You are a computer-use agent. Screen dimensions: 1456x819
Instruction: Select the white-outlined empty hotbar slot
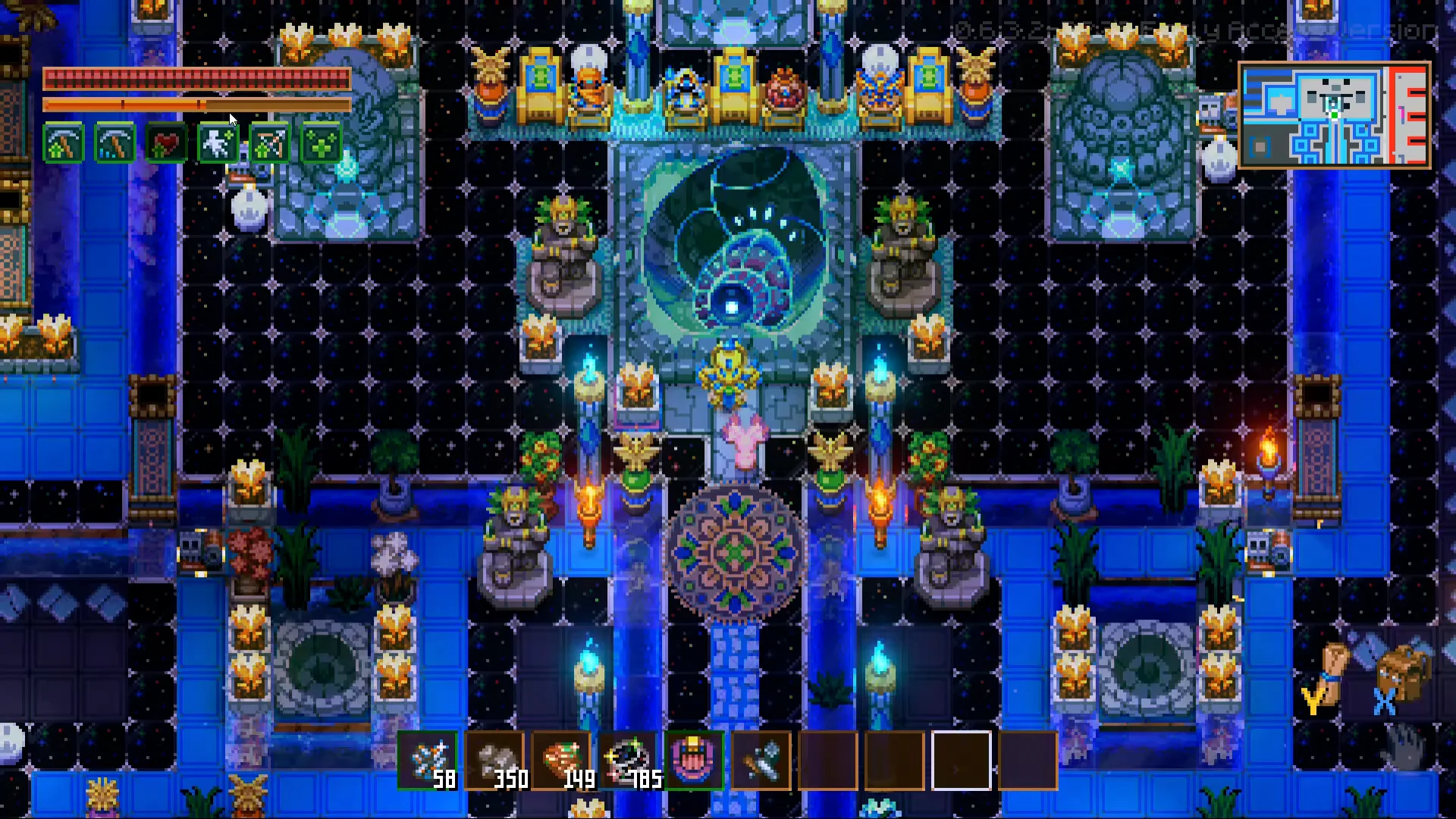tap(961, 761)
